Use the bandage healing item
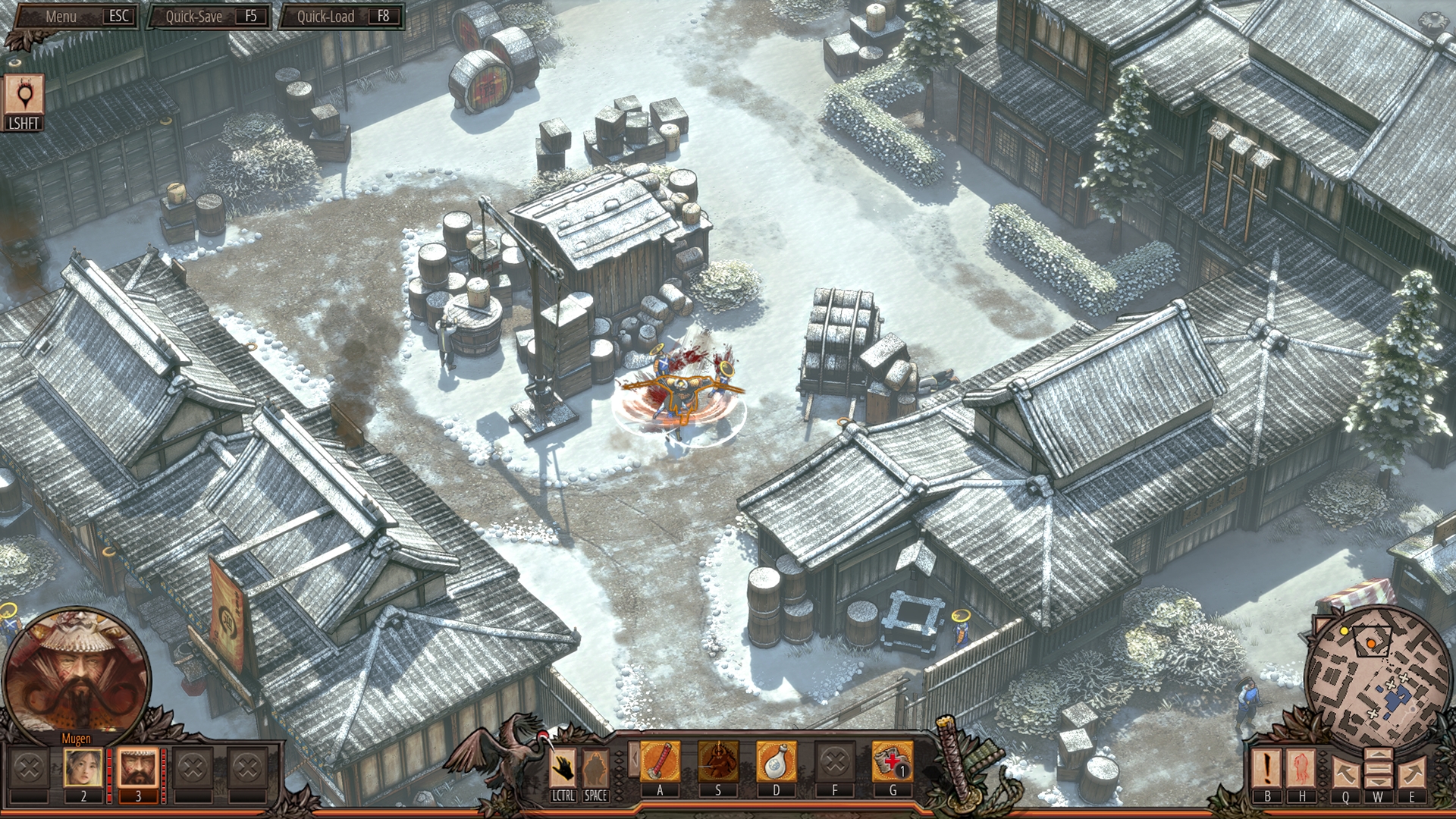The height and width of the screenshot is (819, 1456). pyautogui.click(x=893, y=761)
